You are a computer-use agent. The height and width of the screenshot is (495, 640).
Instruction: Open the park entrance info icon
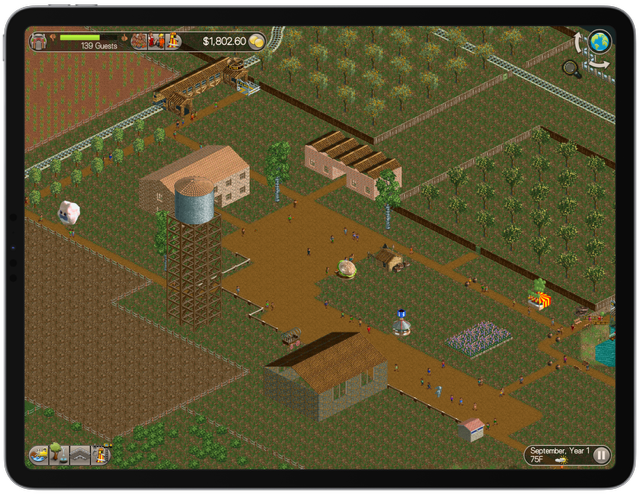pos(39,41)
